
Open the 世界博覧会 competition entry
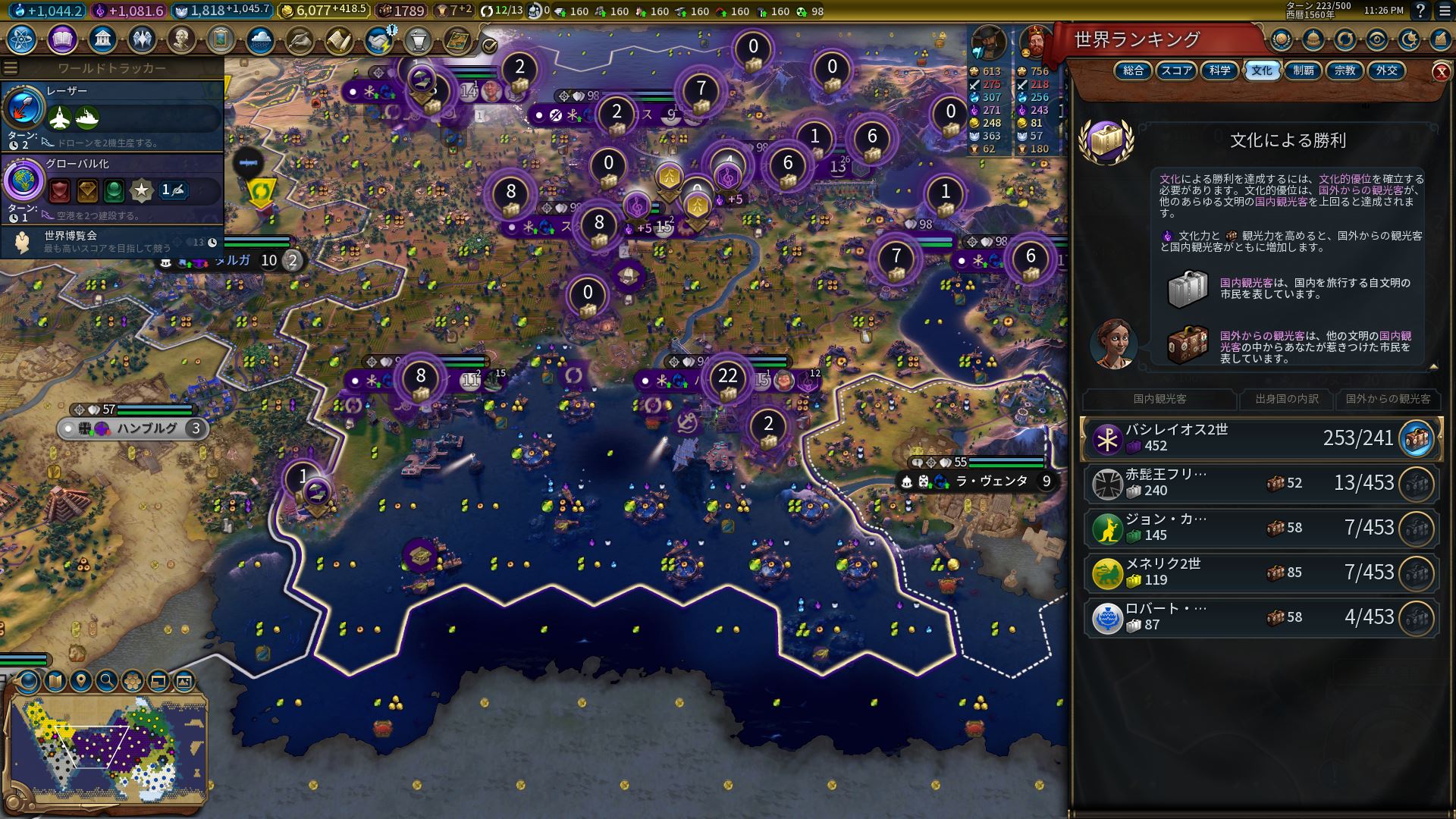112,241
